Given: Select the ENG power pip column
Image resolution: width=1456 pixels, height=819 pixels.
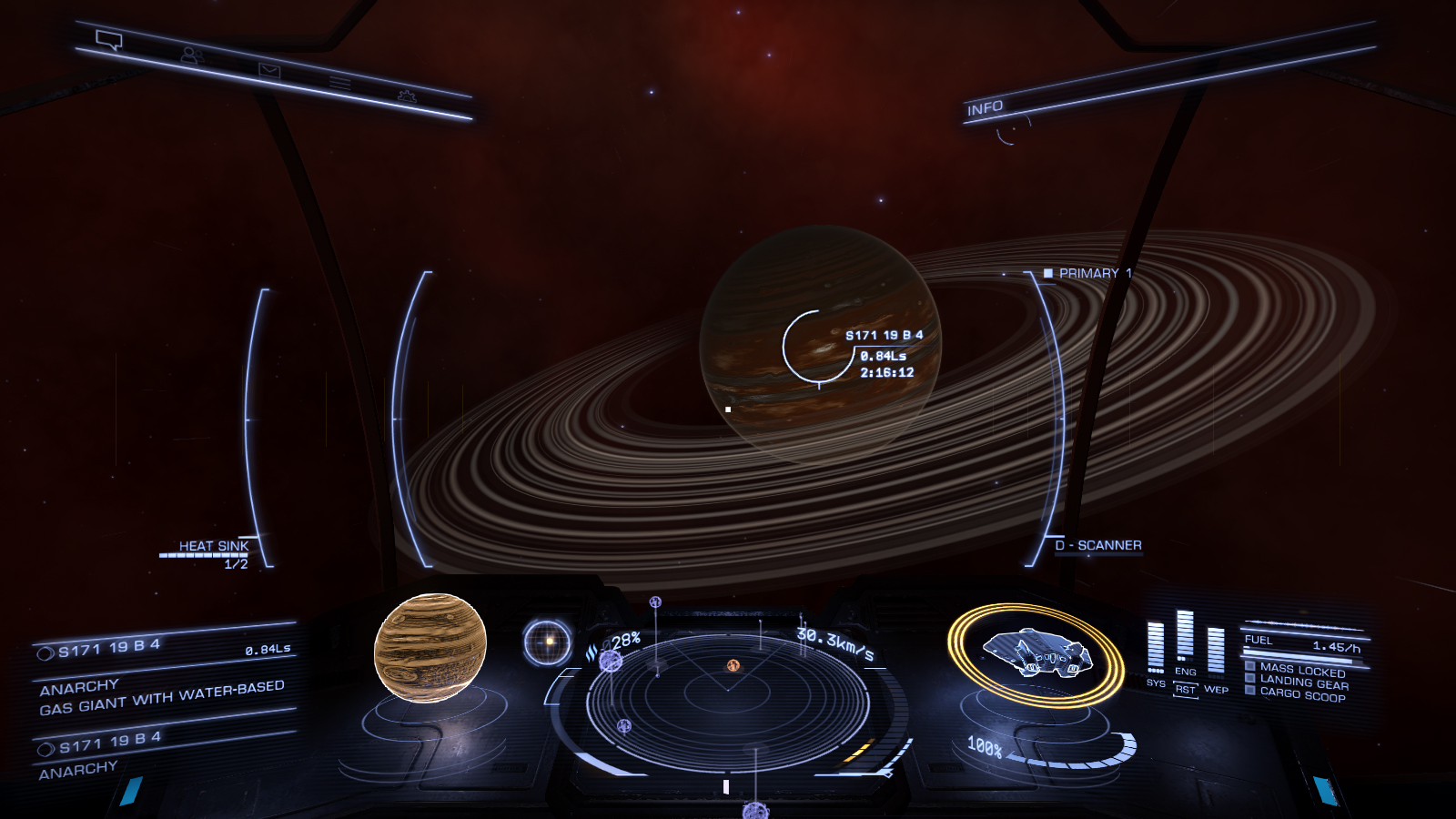Looking at the screenshot, I should [1185, 635].
